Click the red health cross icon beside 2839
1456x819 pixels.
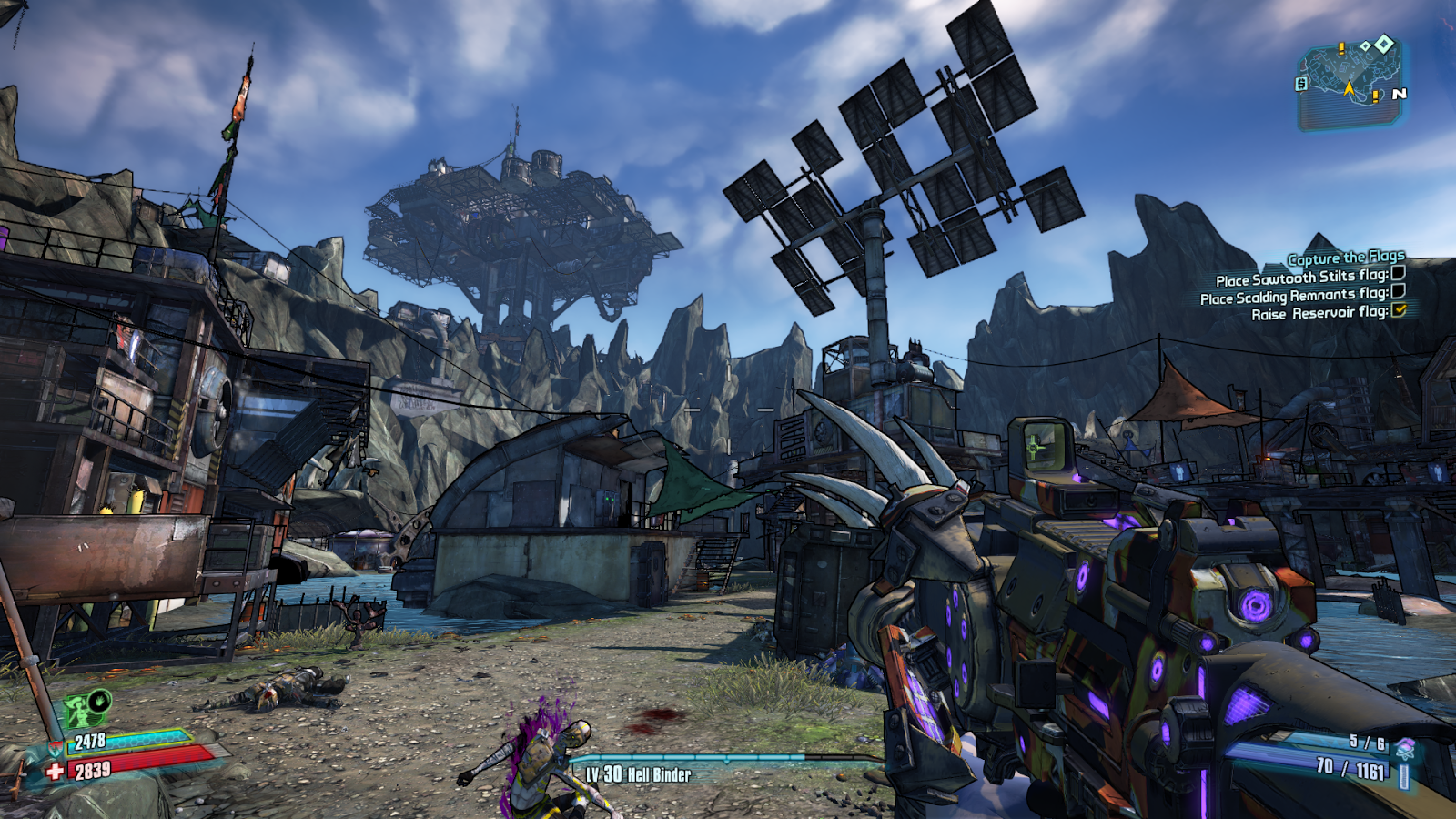[x=55, y=770]
